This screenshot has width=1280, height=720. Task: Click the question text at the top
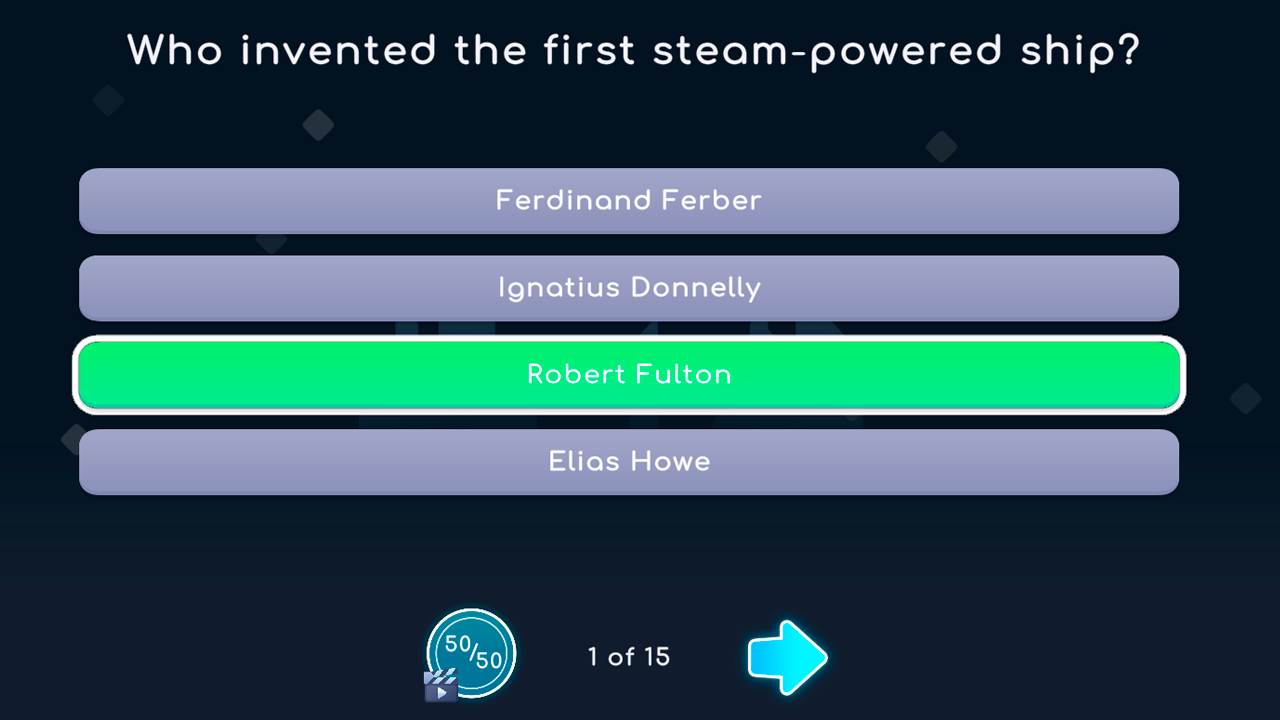(x=637, y=50)
